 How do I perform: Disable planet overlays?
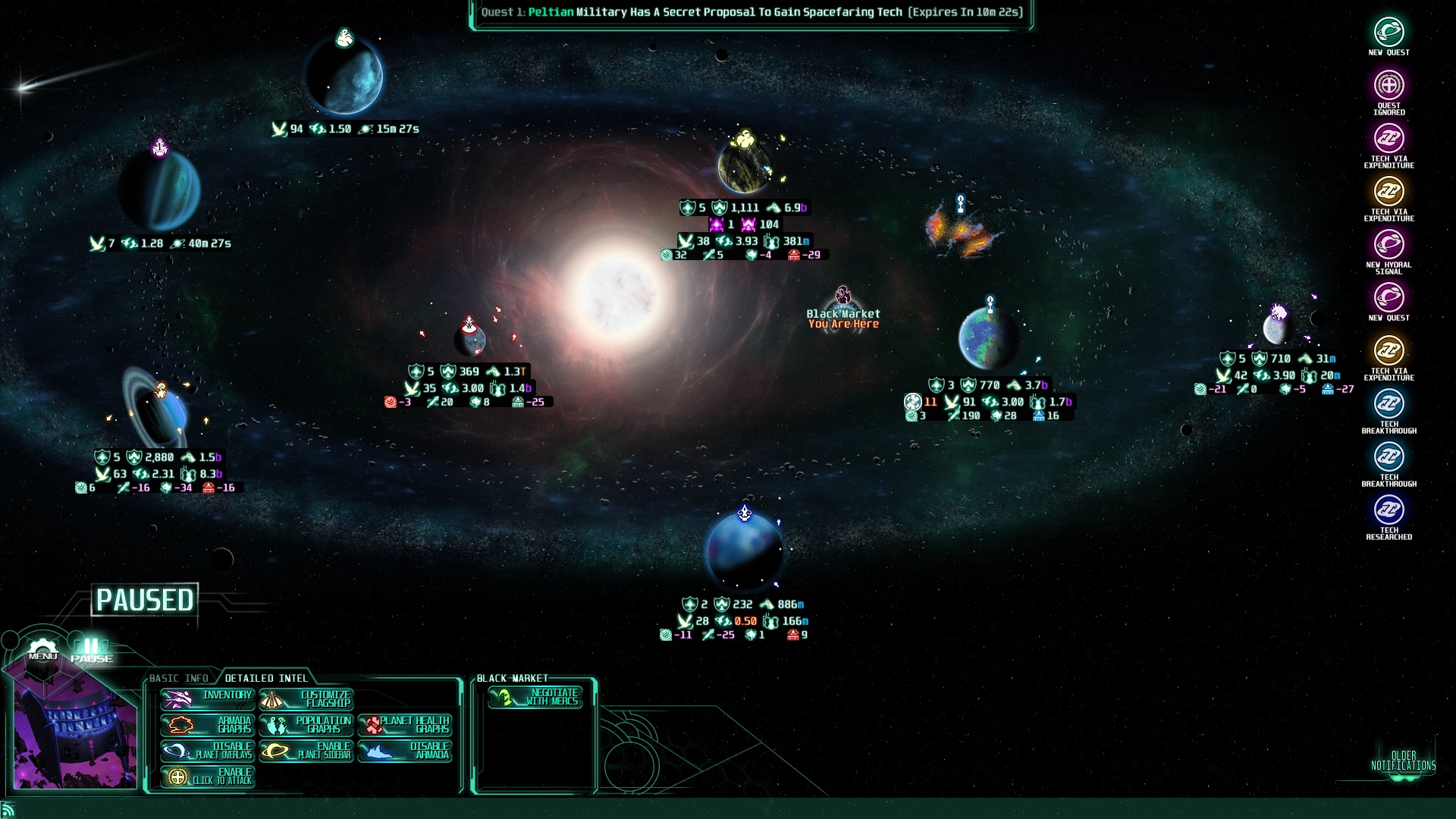[x=208, y=751]
